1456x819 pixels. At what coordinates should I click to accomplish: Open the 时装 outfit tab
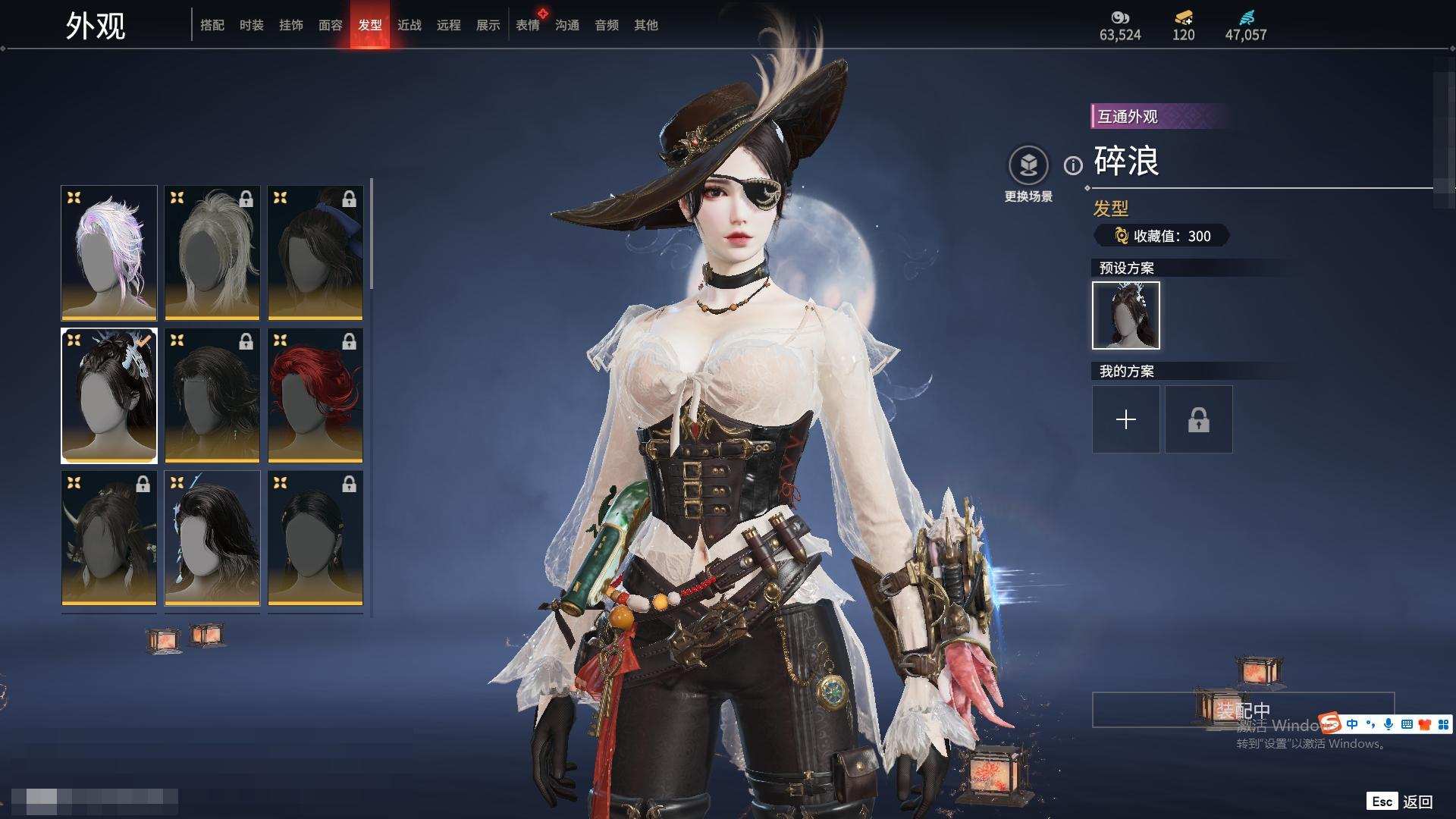pyautogui.click(x=252, y=25)
